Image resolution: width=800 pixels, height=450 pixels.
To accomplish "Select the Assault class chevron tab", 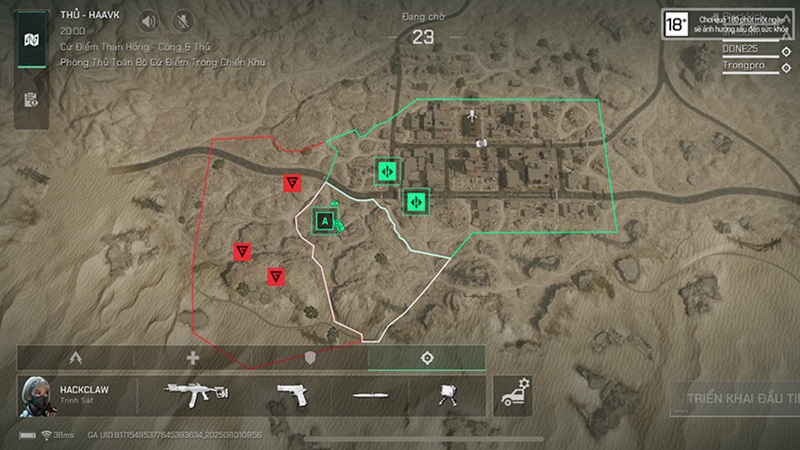I will [75, 357].
